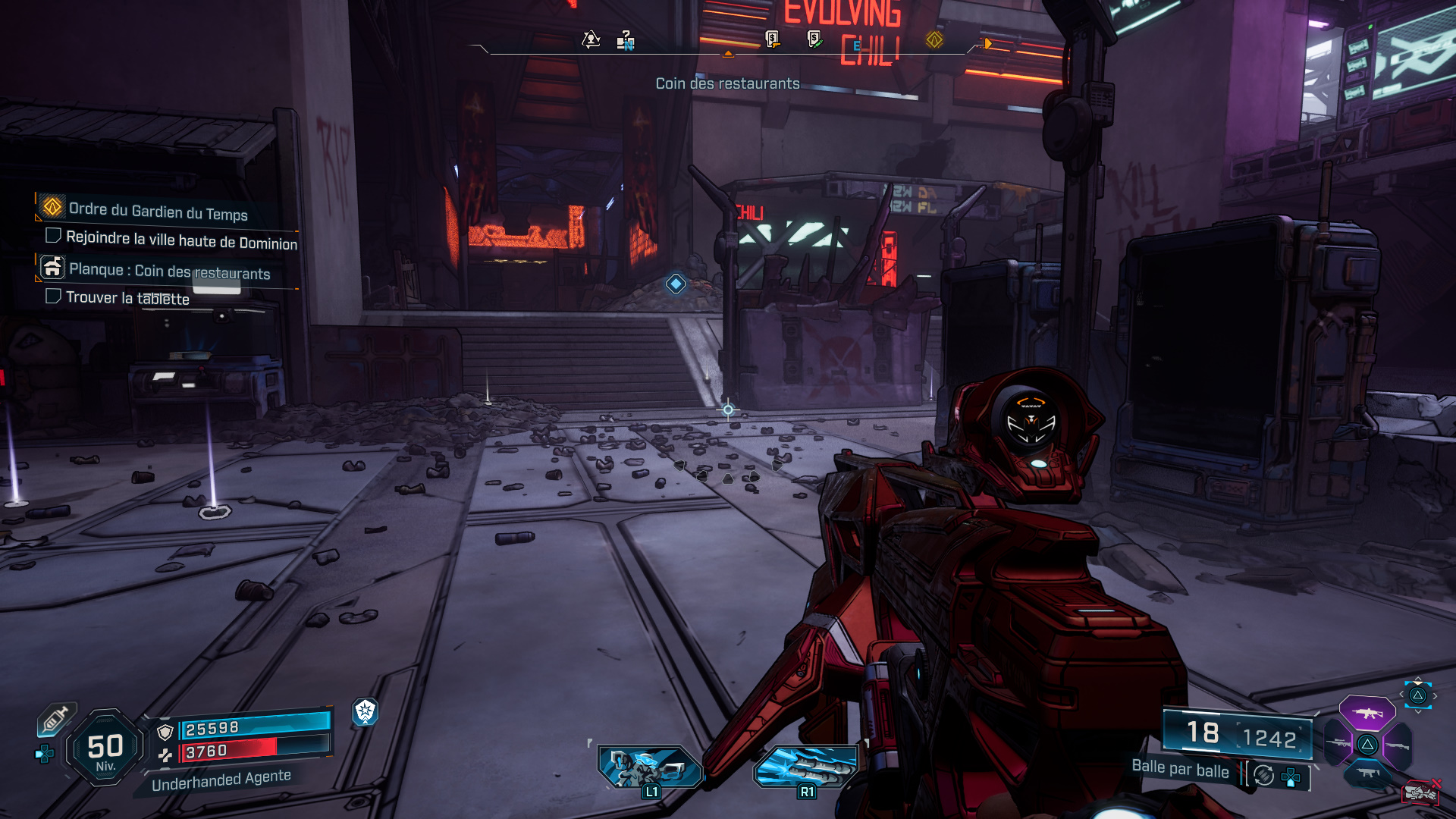Switch to the sniper rifle weapon slot
This screenshot has height=819, width=1456.
pos(1338,743)
